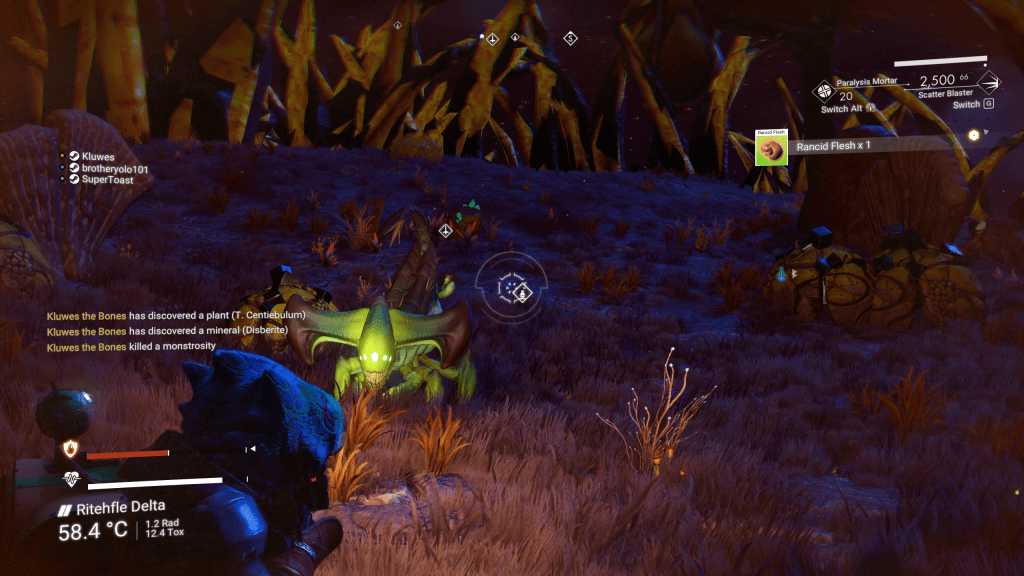Click the yellow hexagon notification icon
This screenshot has height=576, width=1024.
pyautogui.click(x=972, y=135)
